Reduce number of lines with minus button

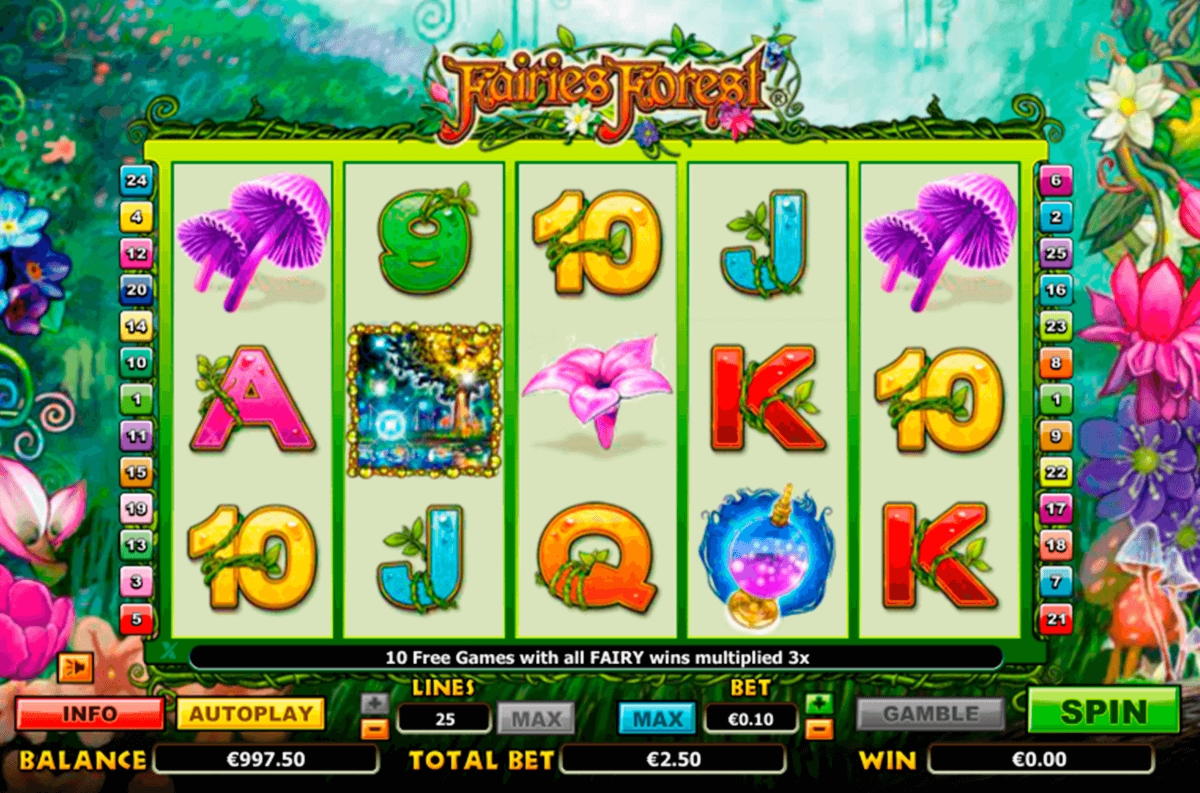coord(374,729)
